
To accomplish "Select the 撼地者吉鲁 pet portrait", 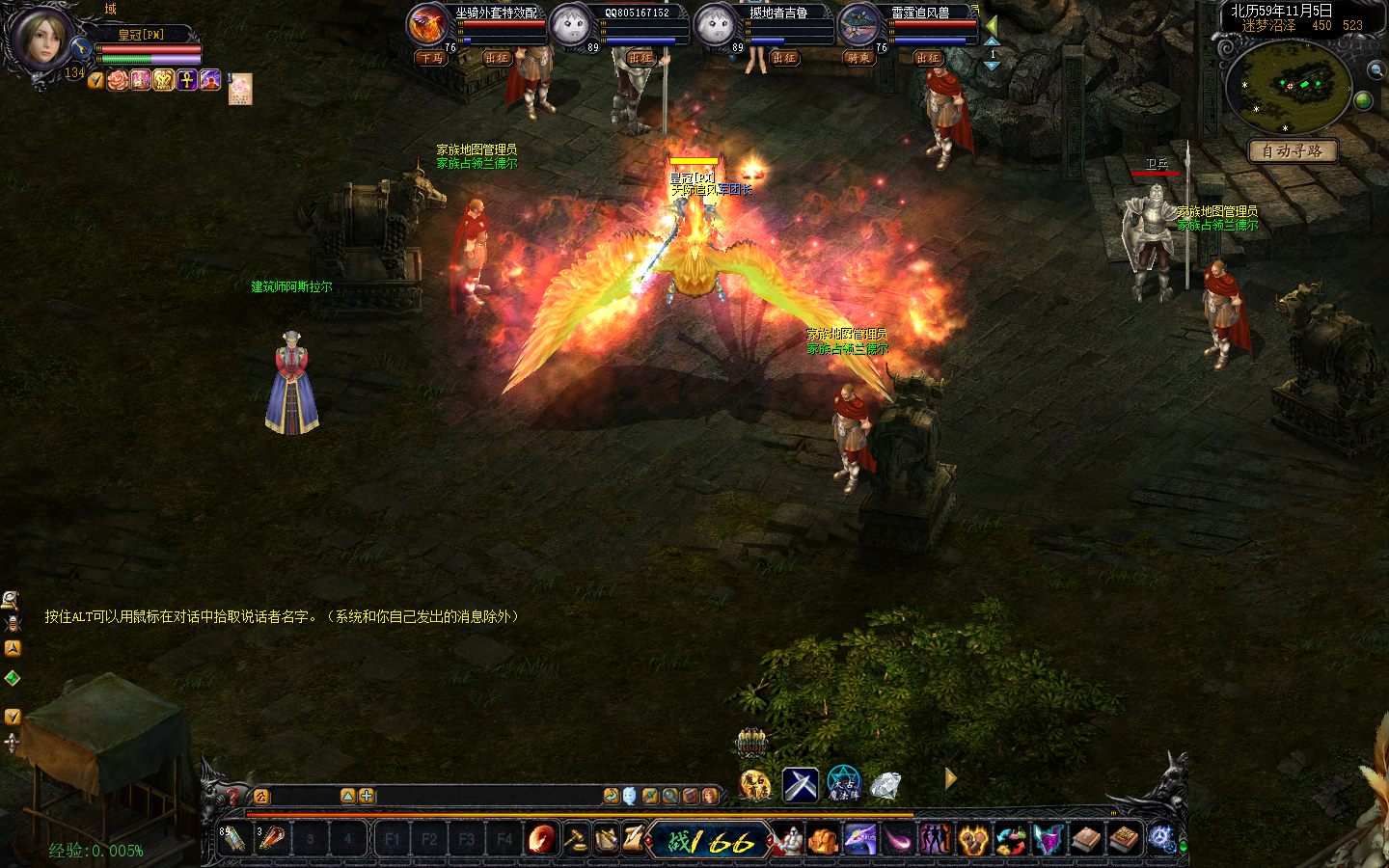I will point(715,23).
